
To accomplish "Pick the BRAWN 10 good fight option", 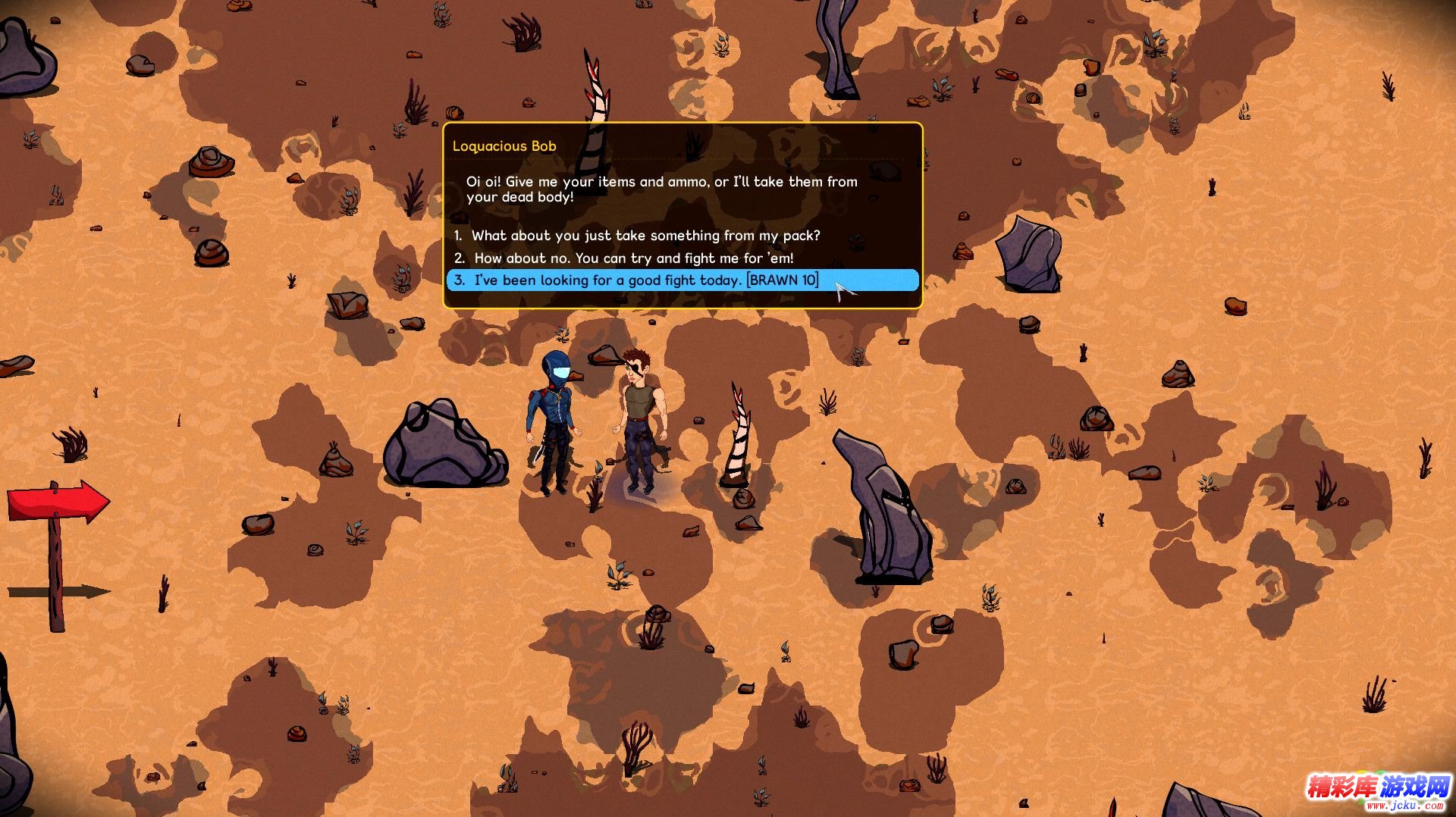I will (x=646, y=280).
